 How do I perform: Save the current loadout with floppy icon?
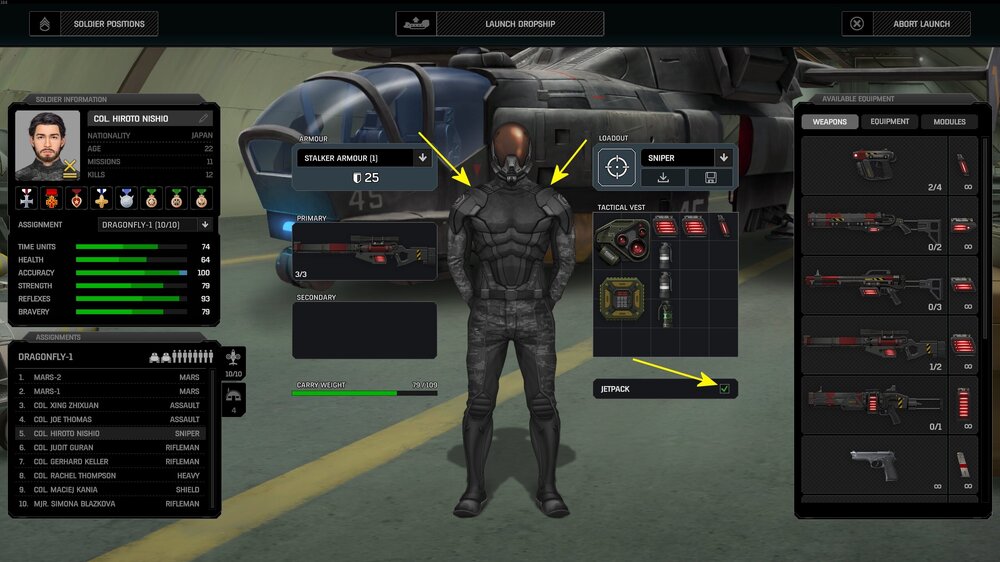tap(710, 178)
